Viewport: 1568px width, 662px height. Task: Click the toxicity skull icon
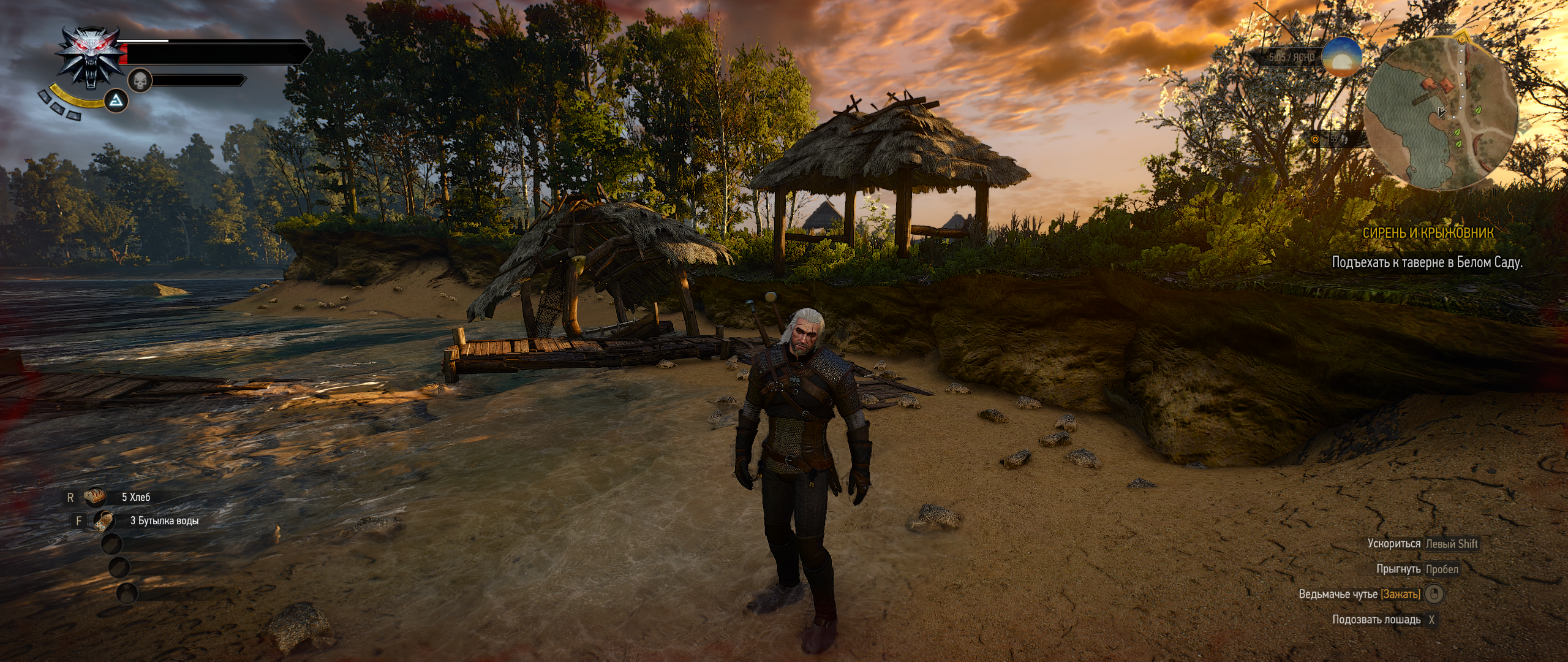pos(140,81)
